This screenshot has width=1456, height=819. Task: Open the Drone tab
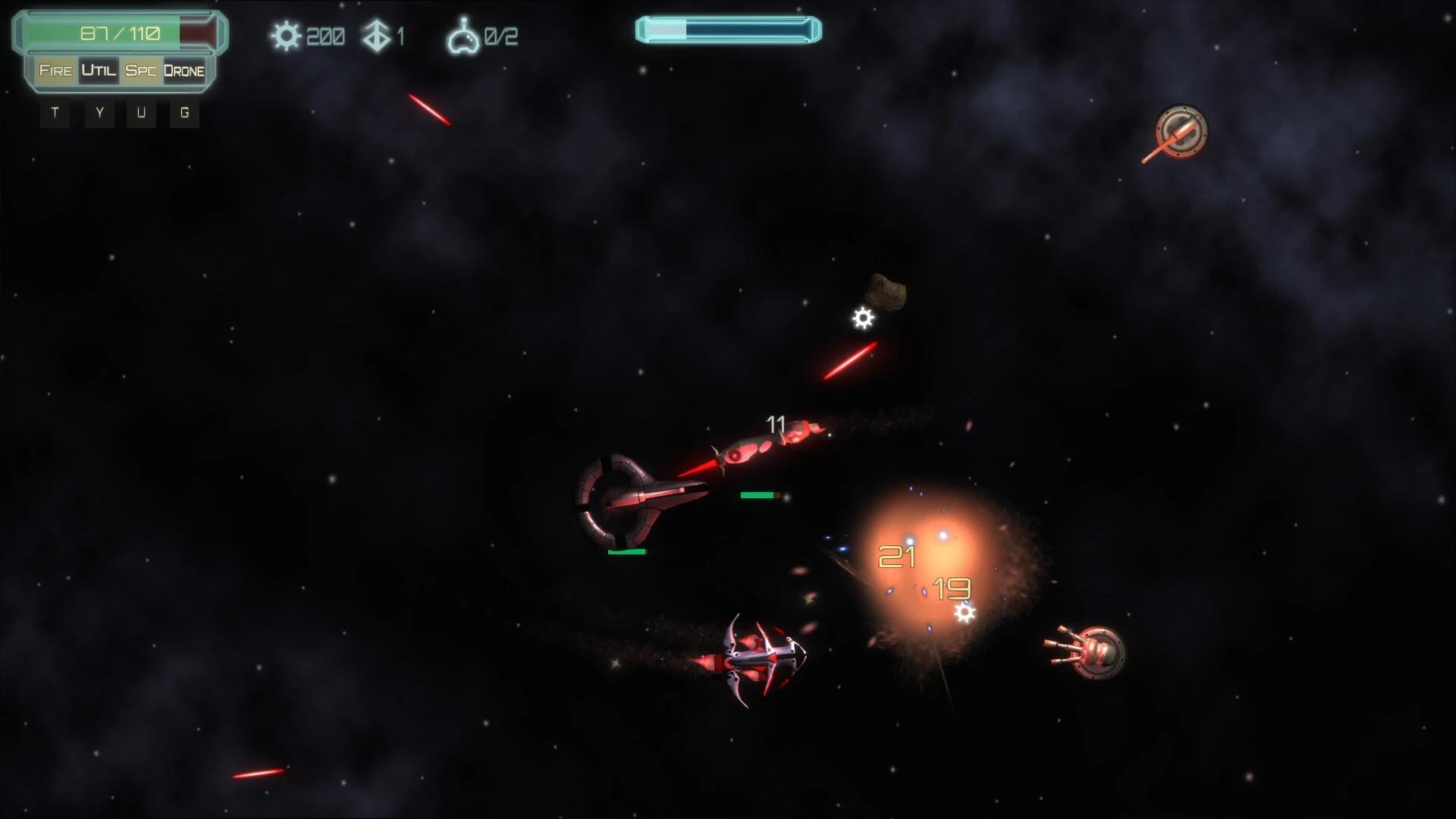(184, 71)
